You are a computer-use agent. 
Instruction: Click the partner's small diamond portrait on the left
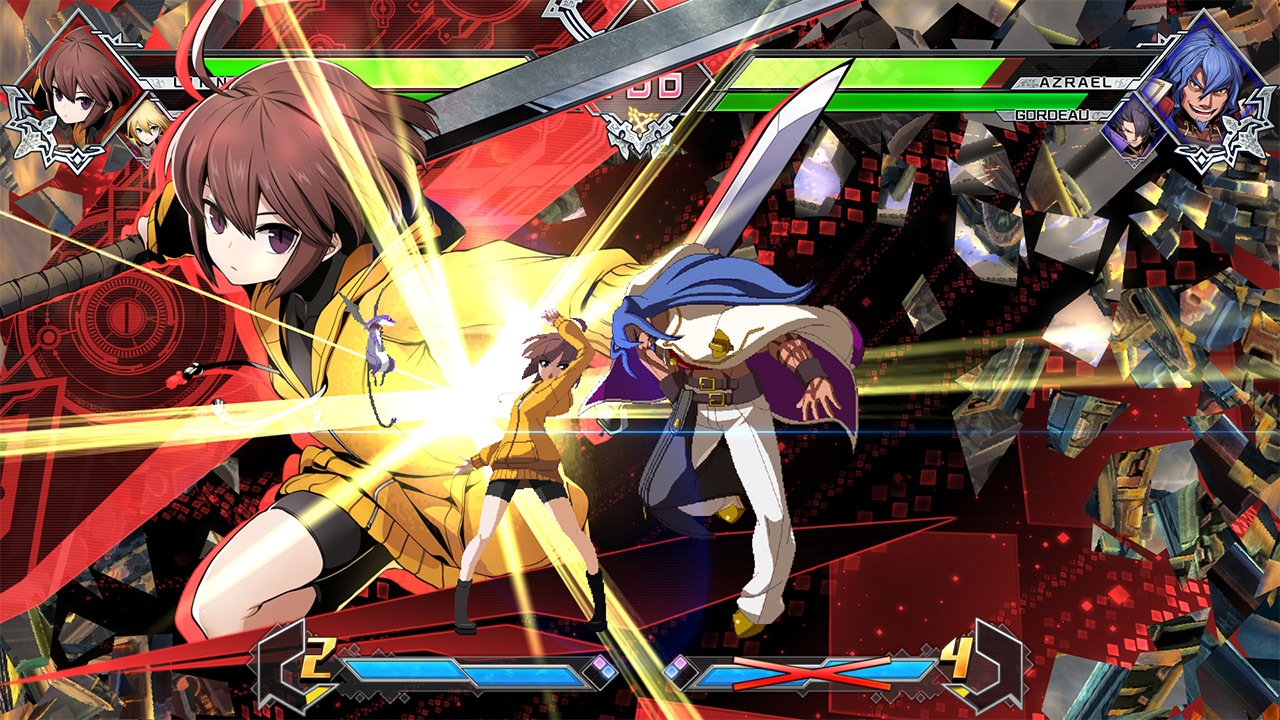(148, 128)
